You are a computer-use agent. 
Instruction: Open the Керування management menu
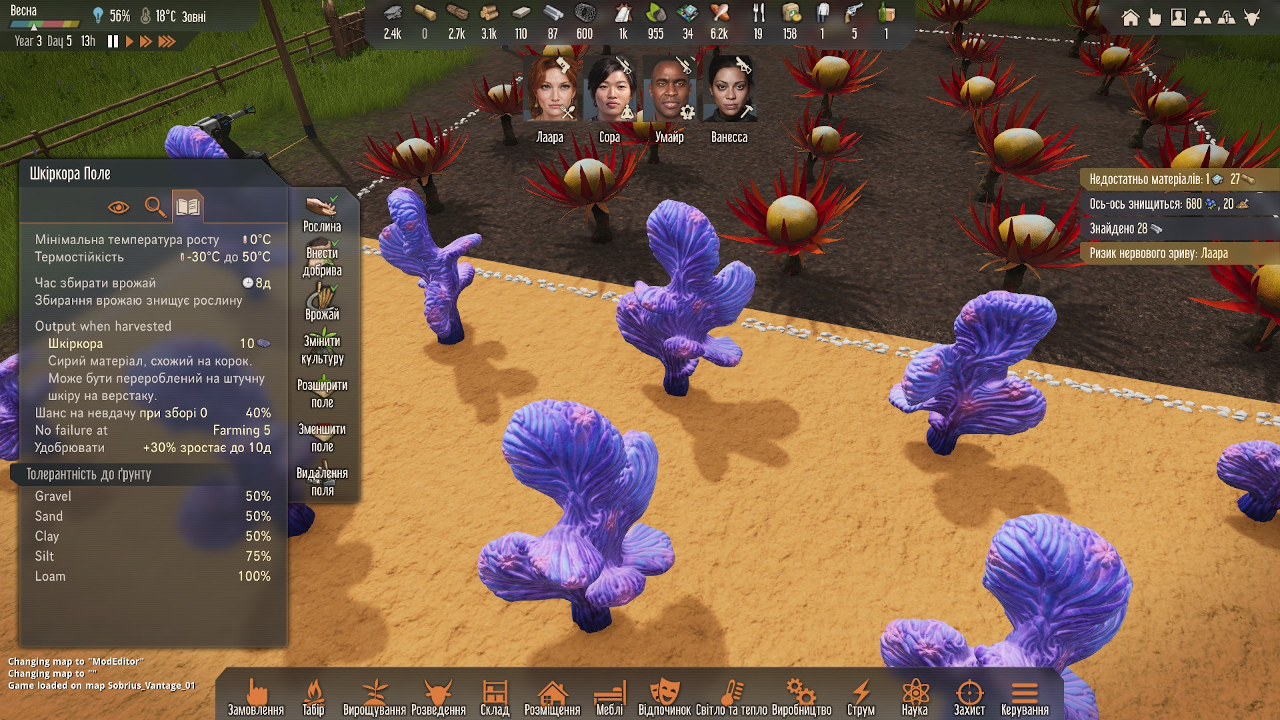1024,697
